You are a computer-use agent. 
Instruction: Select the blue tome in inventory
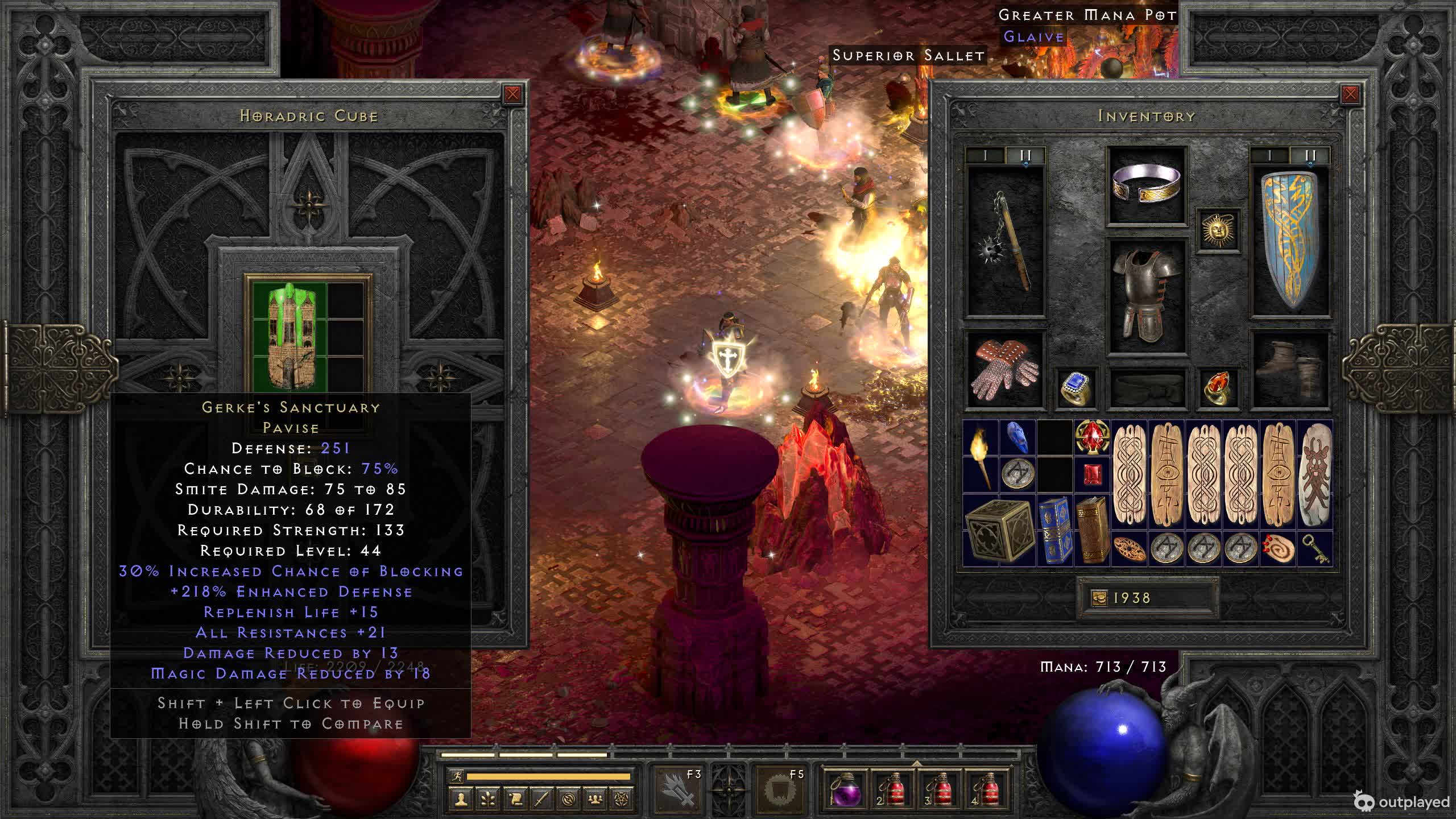click(1054, 530)
